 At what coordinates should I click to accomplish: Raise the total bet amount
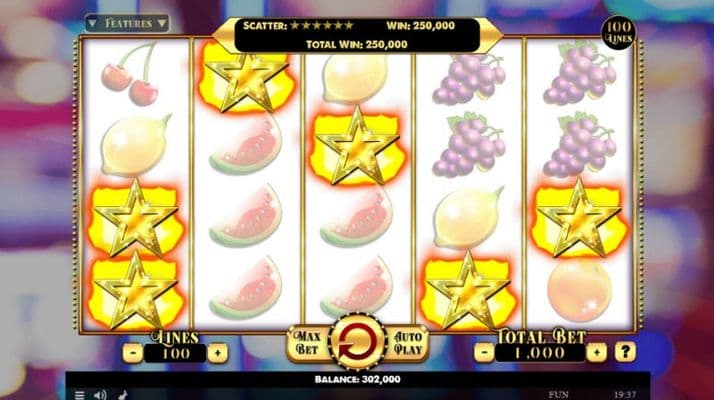(x=597, y=352)
